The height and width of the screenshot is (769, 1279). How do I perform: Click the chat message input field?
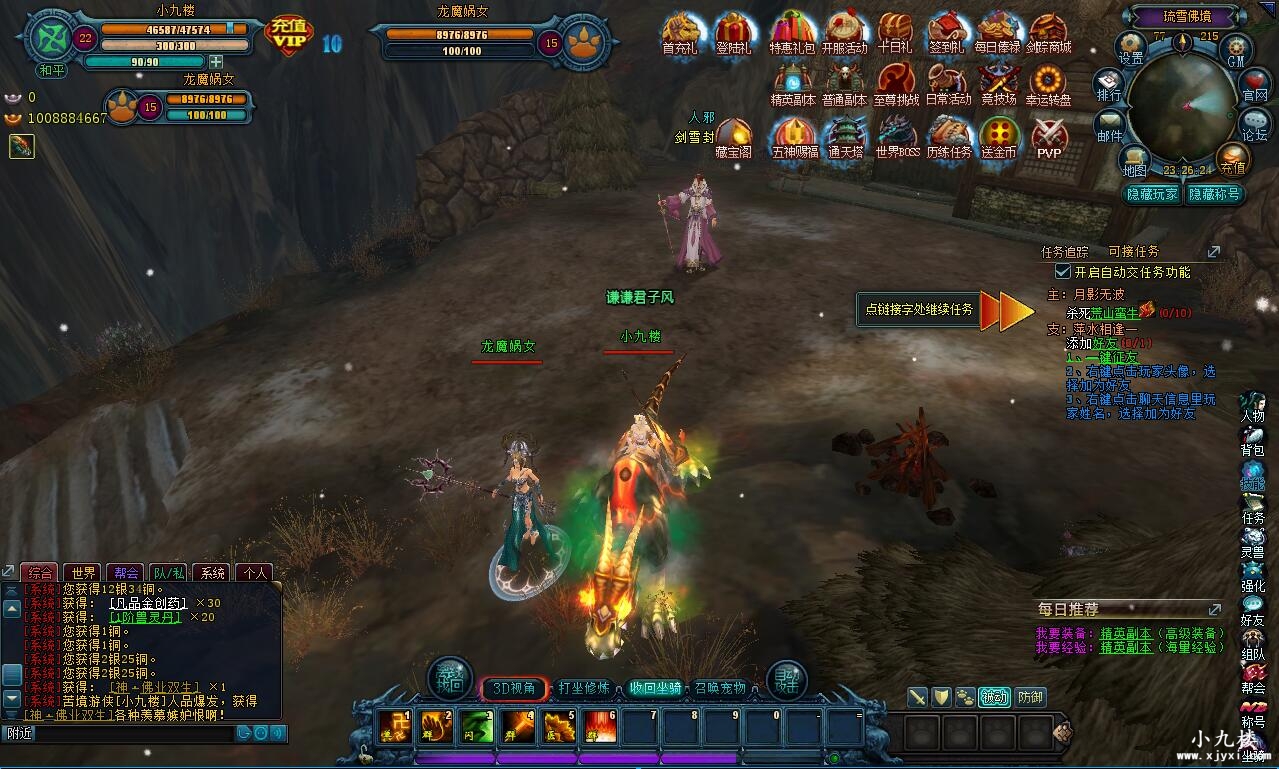tap(120, 733)
